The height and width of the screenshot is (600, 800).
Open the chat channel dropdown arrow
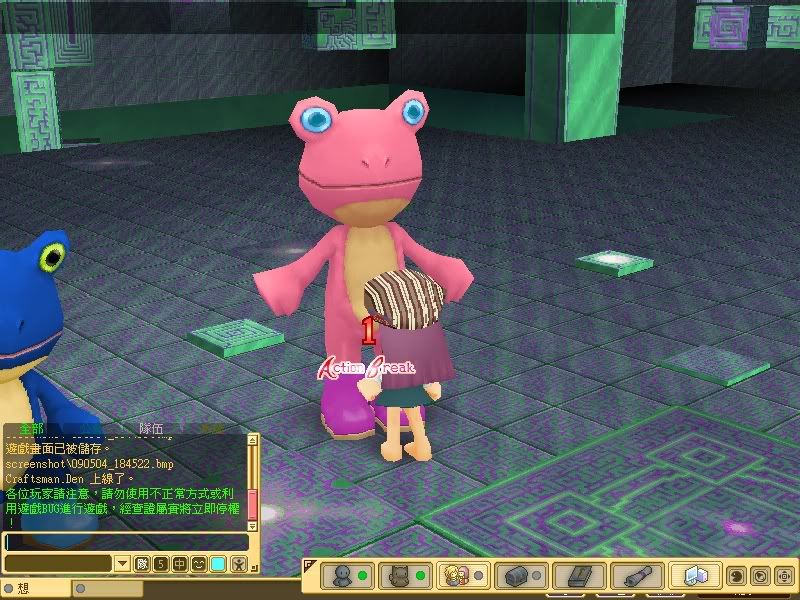(122, 564)
